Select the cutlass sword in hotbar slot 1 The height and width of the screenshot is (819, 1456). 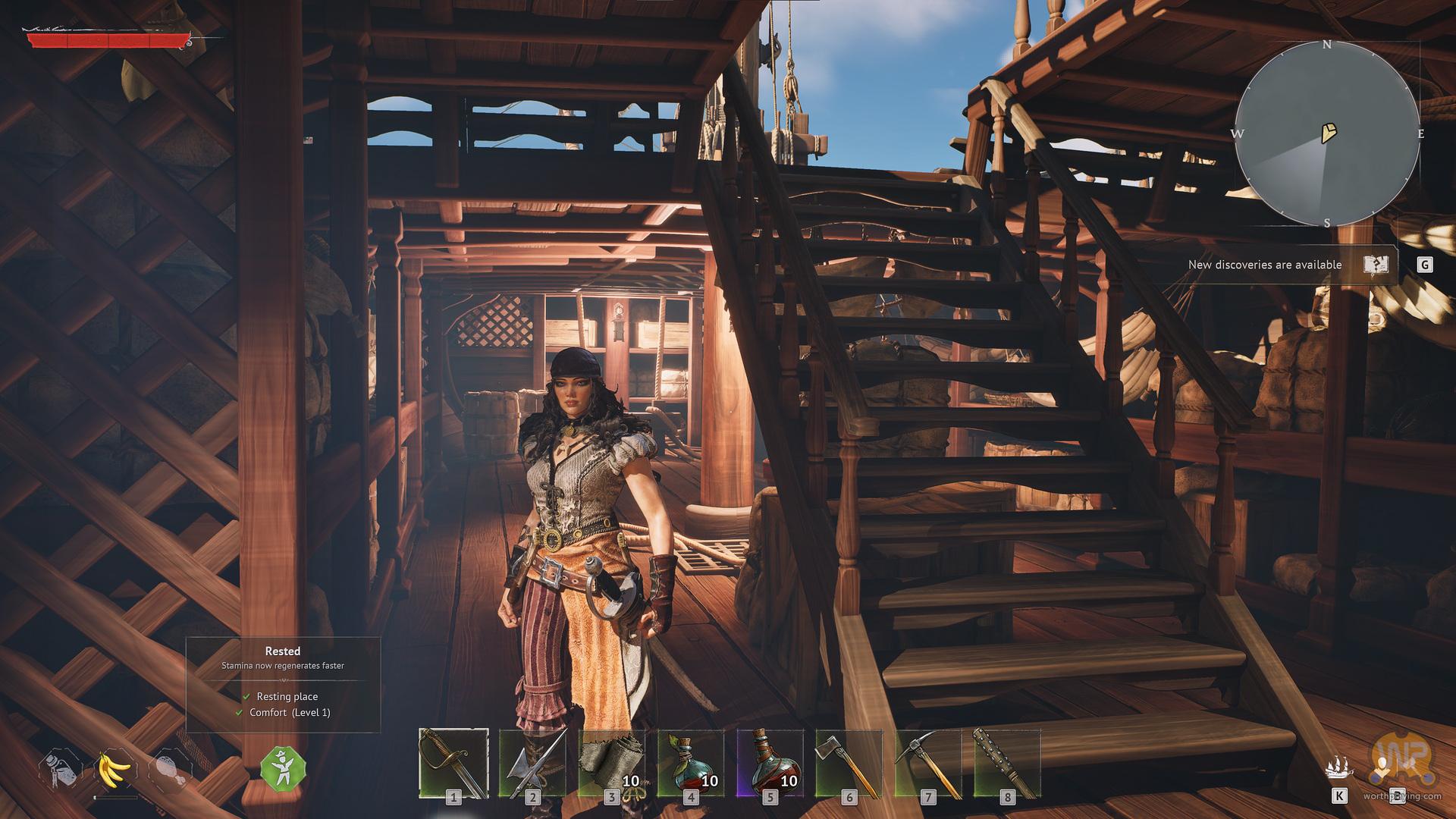453,764
